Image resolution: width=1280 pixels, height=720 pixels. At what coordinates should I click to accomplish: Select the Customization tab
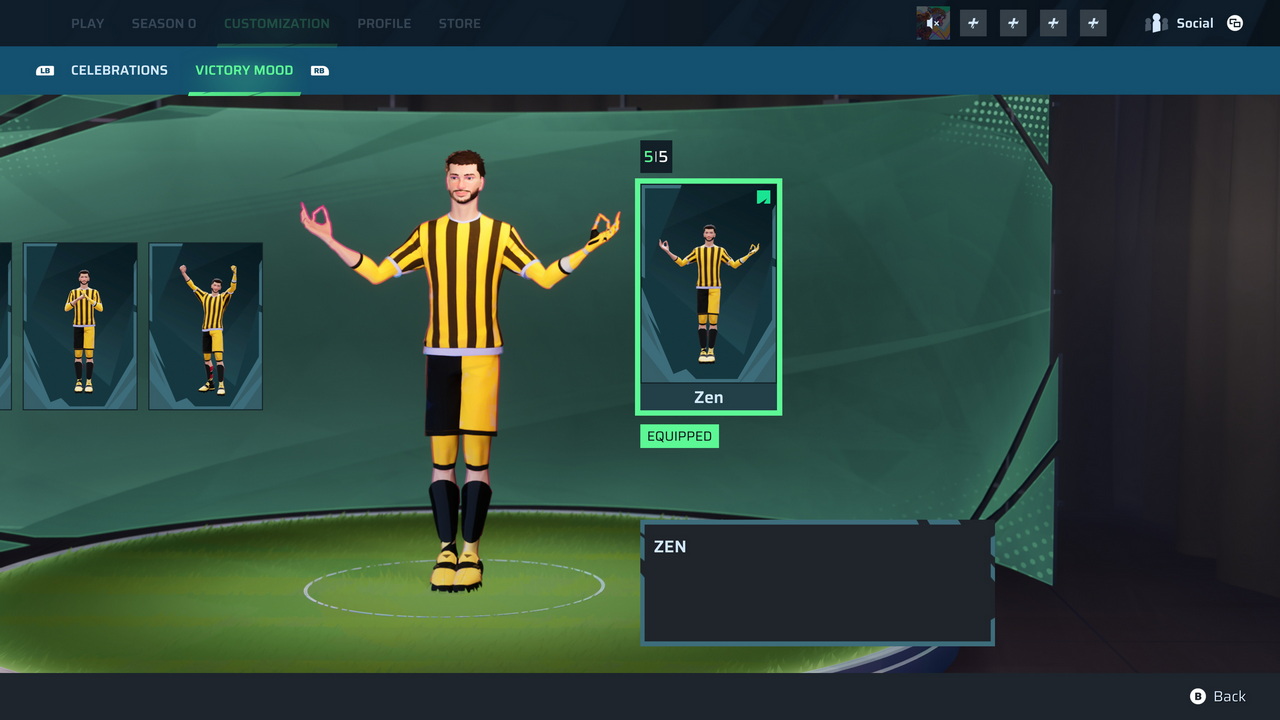pyautogui.click(x=276, y=23)
